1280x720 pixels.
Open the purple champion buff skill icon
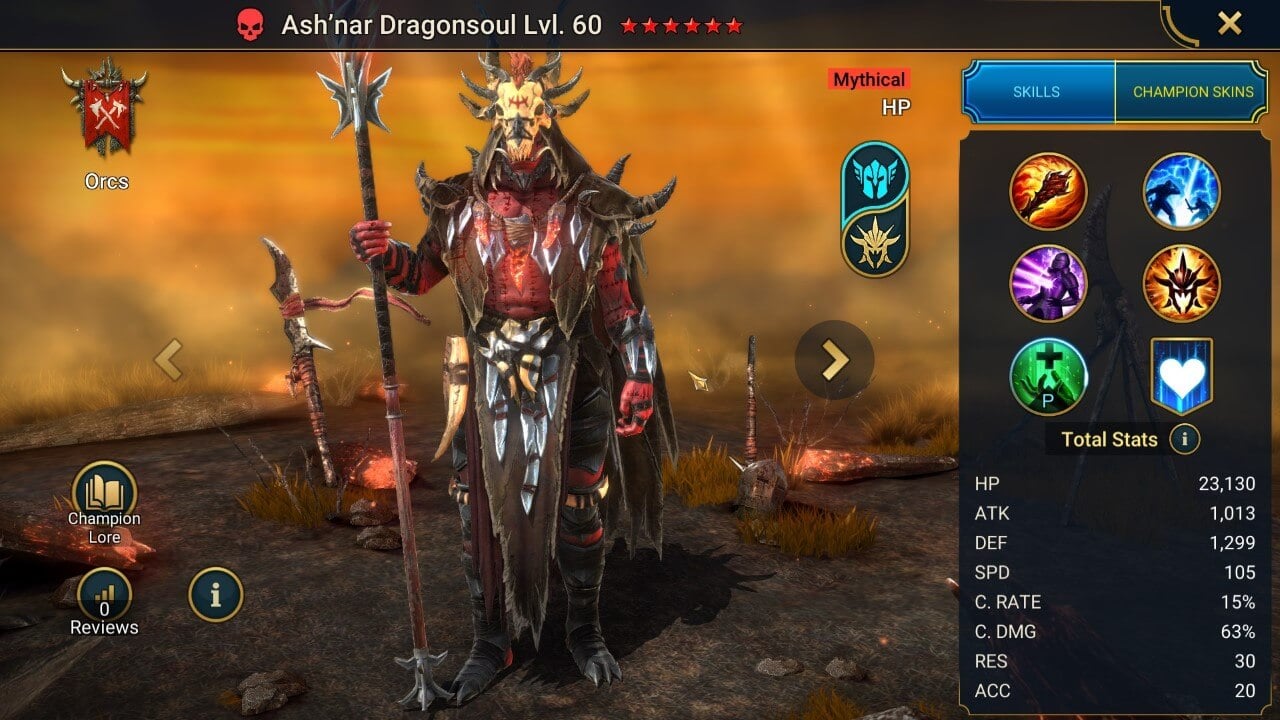coord(1049,285)
